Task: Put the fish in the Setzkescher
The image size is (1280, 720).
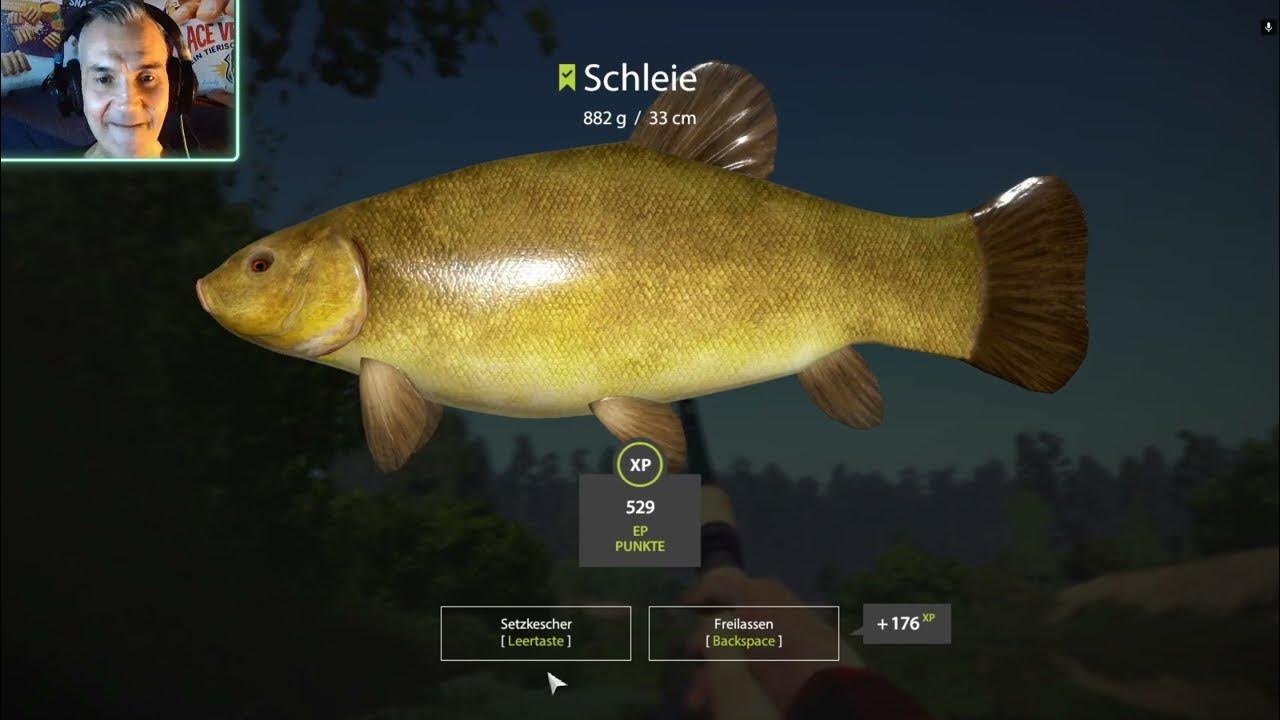Action: click(x=535, y=633)
